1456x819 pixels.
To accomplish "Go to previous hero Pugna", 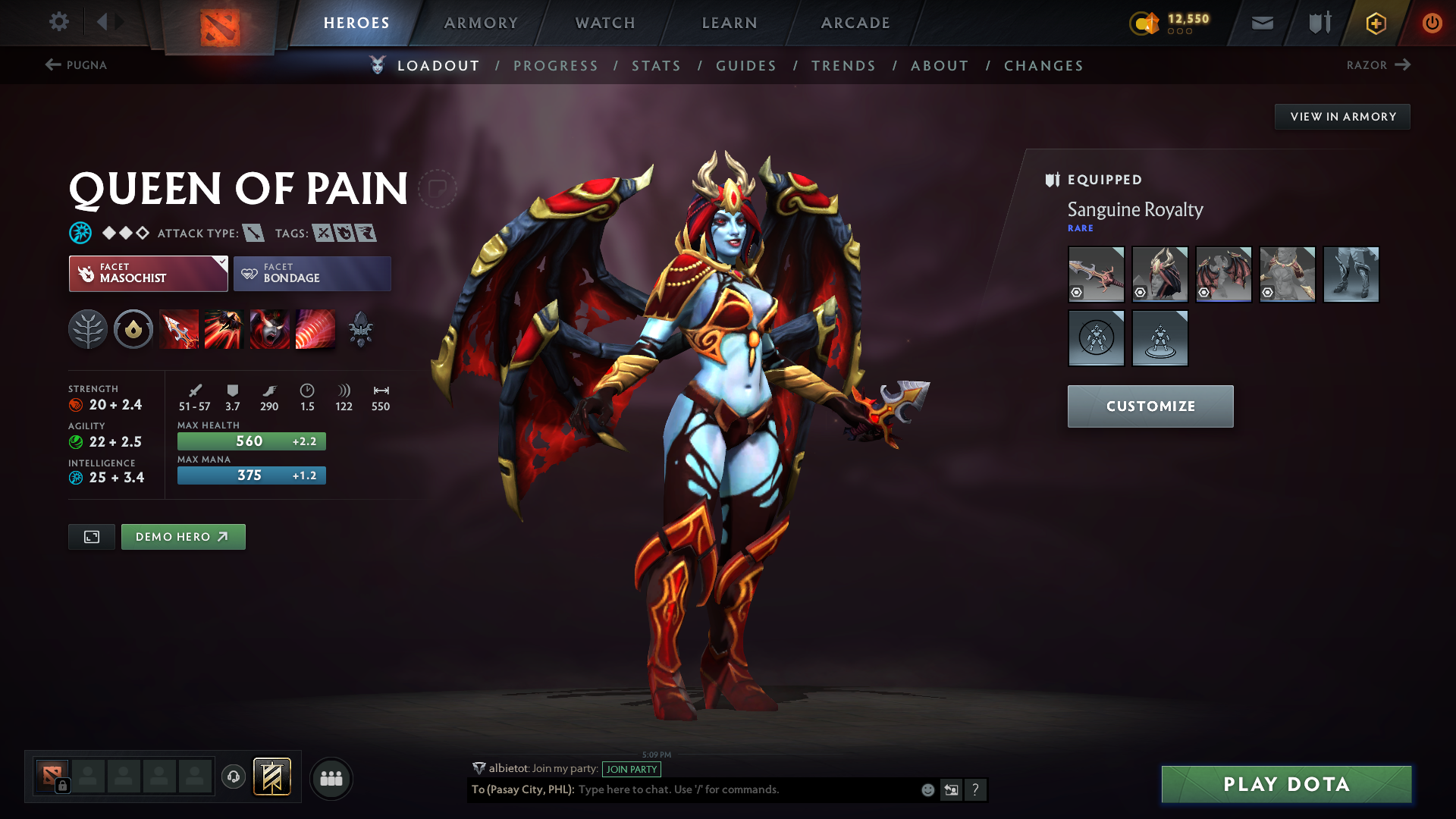I will point(76,65).
